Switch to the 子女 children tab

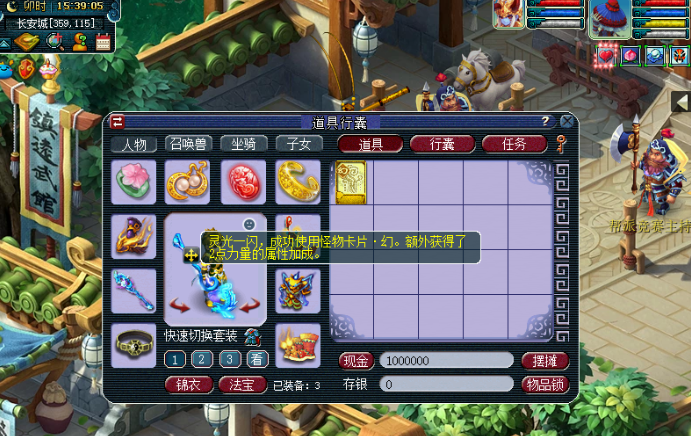(x=298, y=144)
